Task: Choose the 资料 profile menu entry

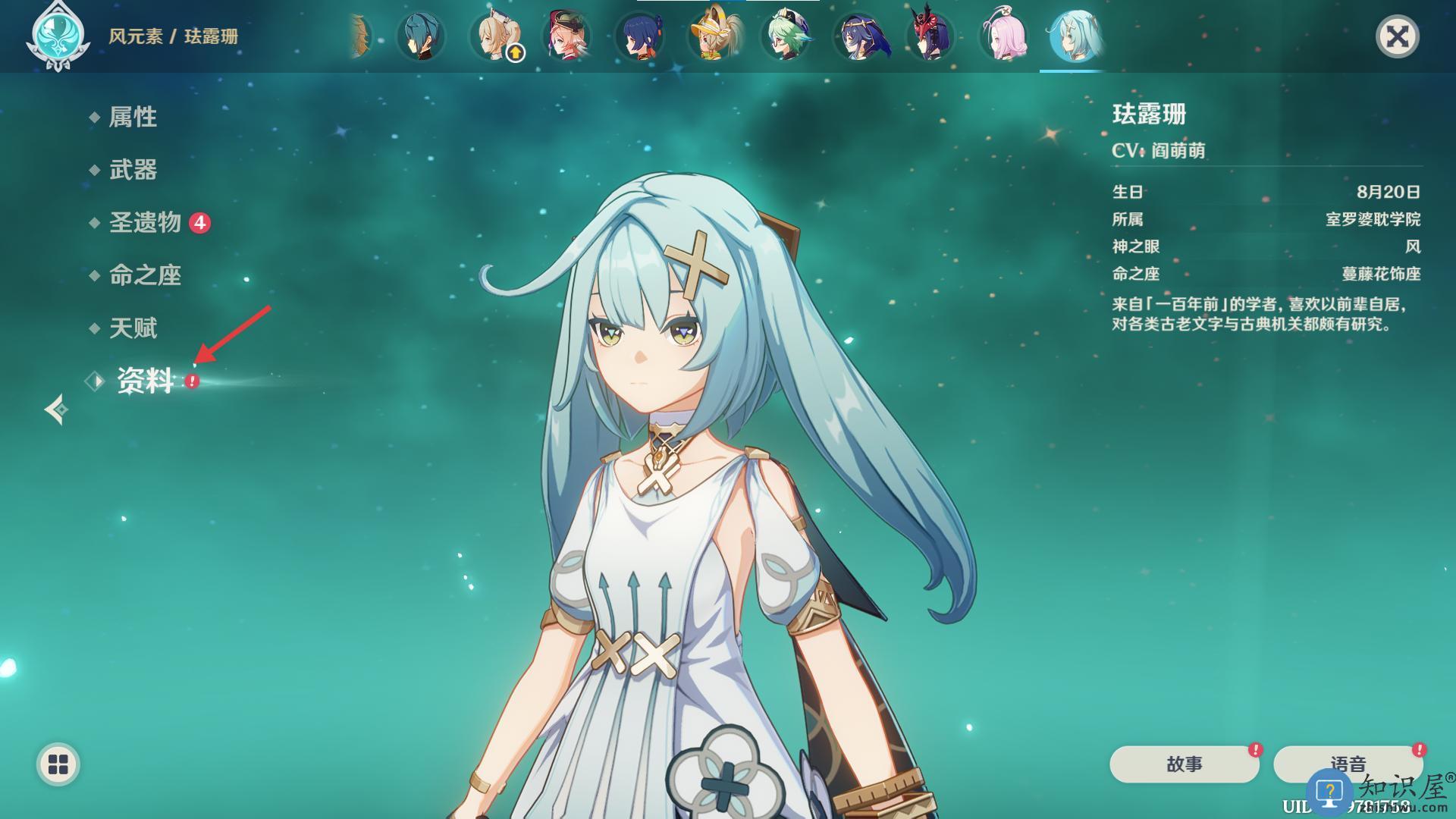Action: coord(145,381)
